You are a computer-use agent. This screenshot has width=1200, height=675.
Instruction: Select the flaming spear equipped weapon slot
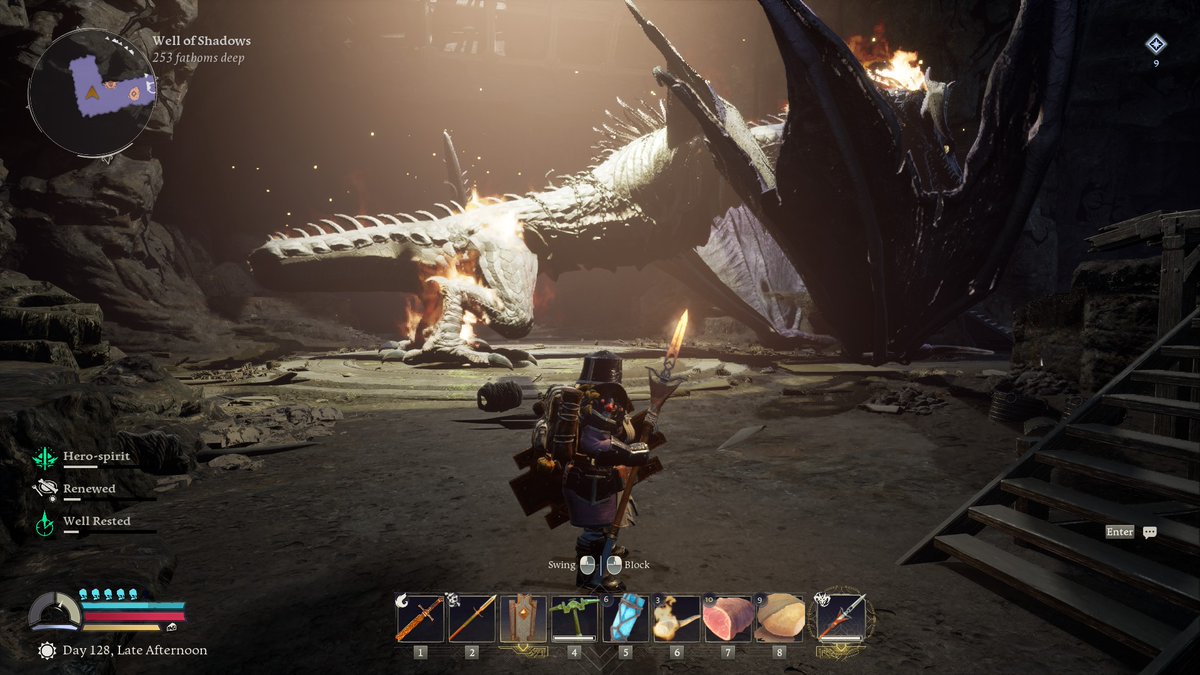click(841, 617)
